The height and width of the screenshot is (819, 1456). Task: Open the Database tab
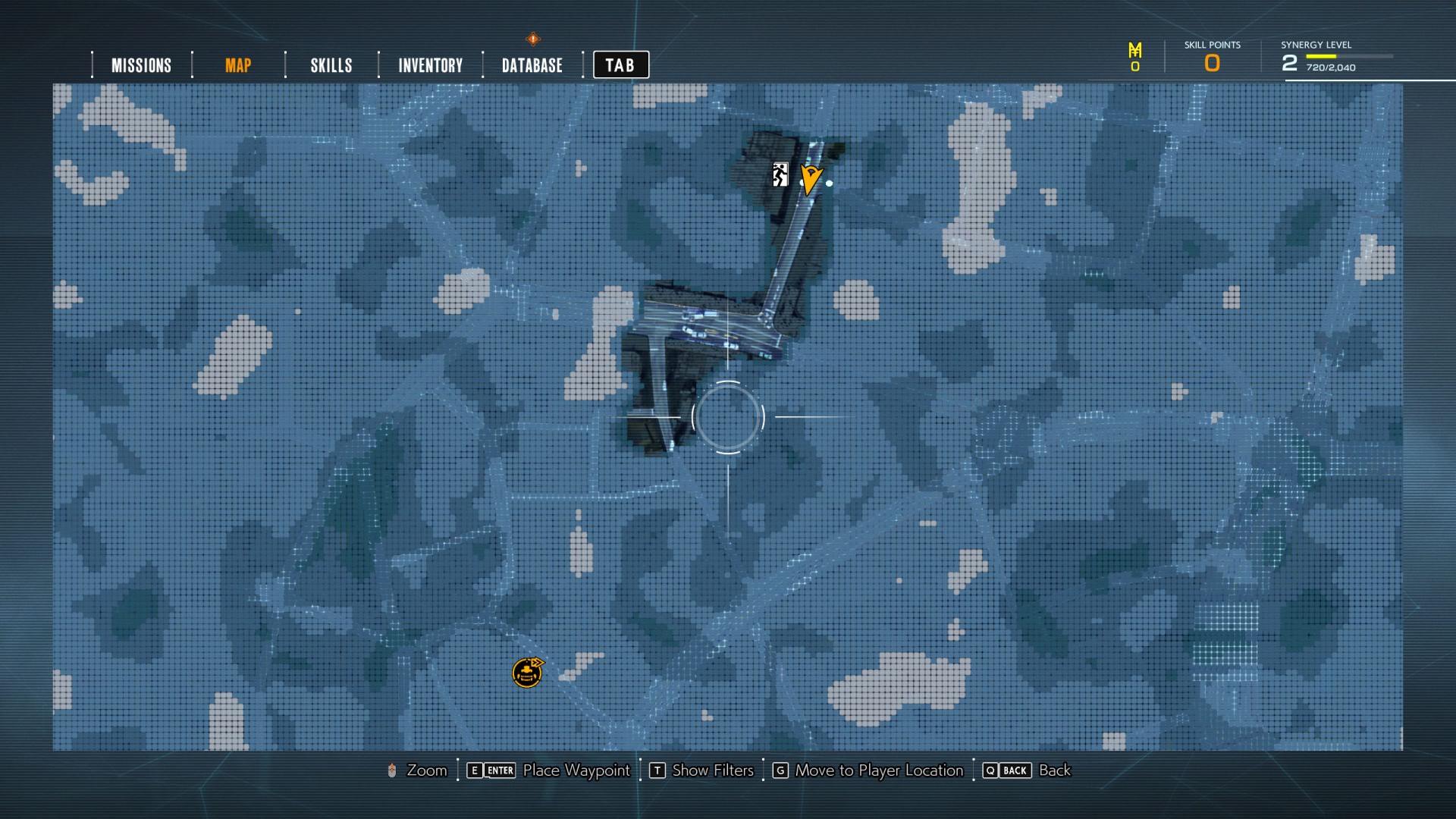[532, 65]
